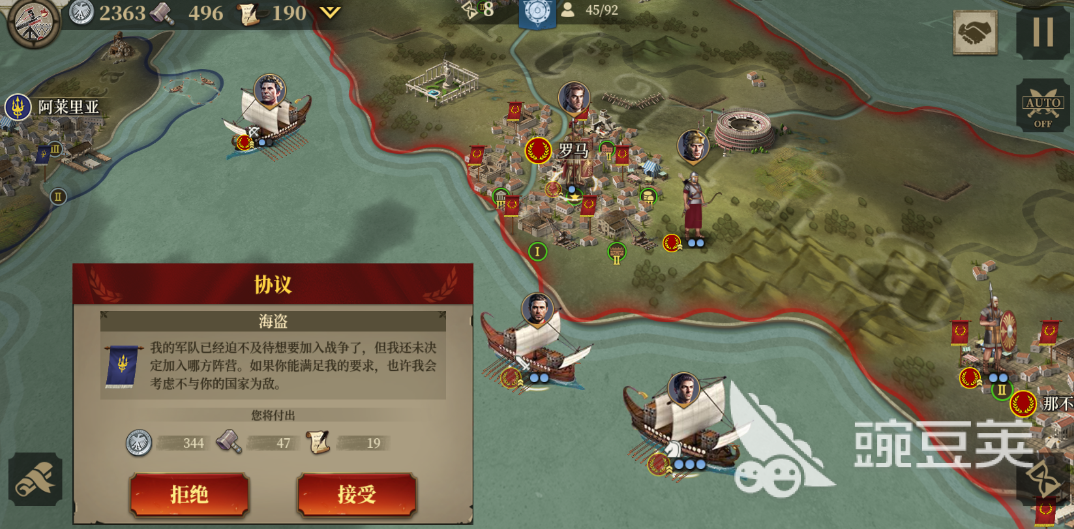Select the 罗马 city label
Image resolution: width=1074 pixels, height=529 pixels.
point(572,151)
